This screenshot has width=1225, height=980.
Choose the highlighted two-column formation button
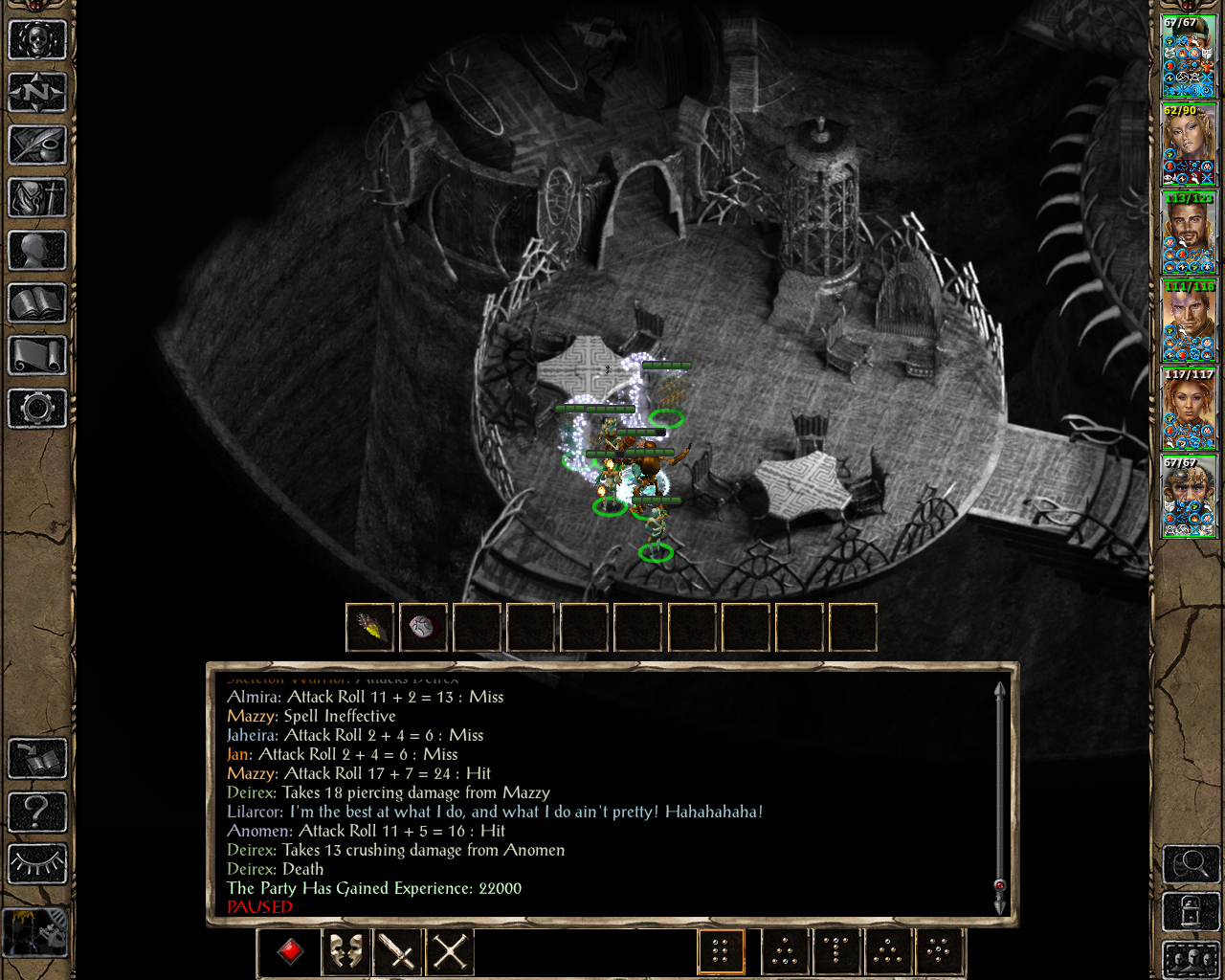(x=721, y=951)
